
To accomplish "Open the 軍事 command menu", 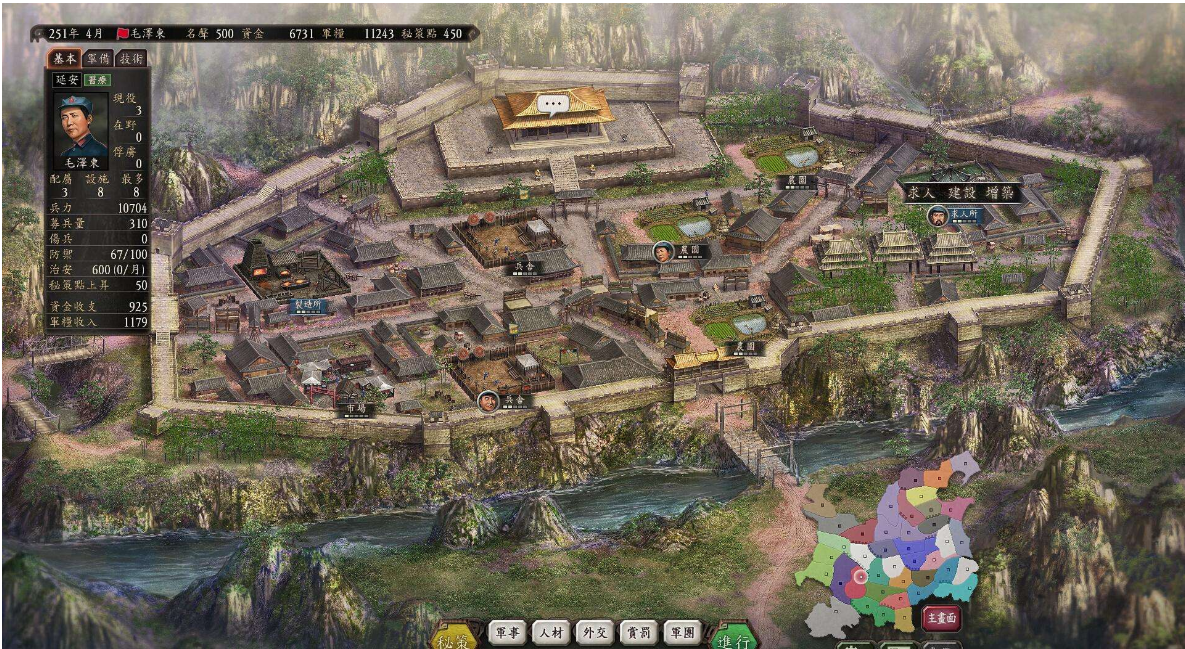I will [x=507, y=632].
